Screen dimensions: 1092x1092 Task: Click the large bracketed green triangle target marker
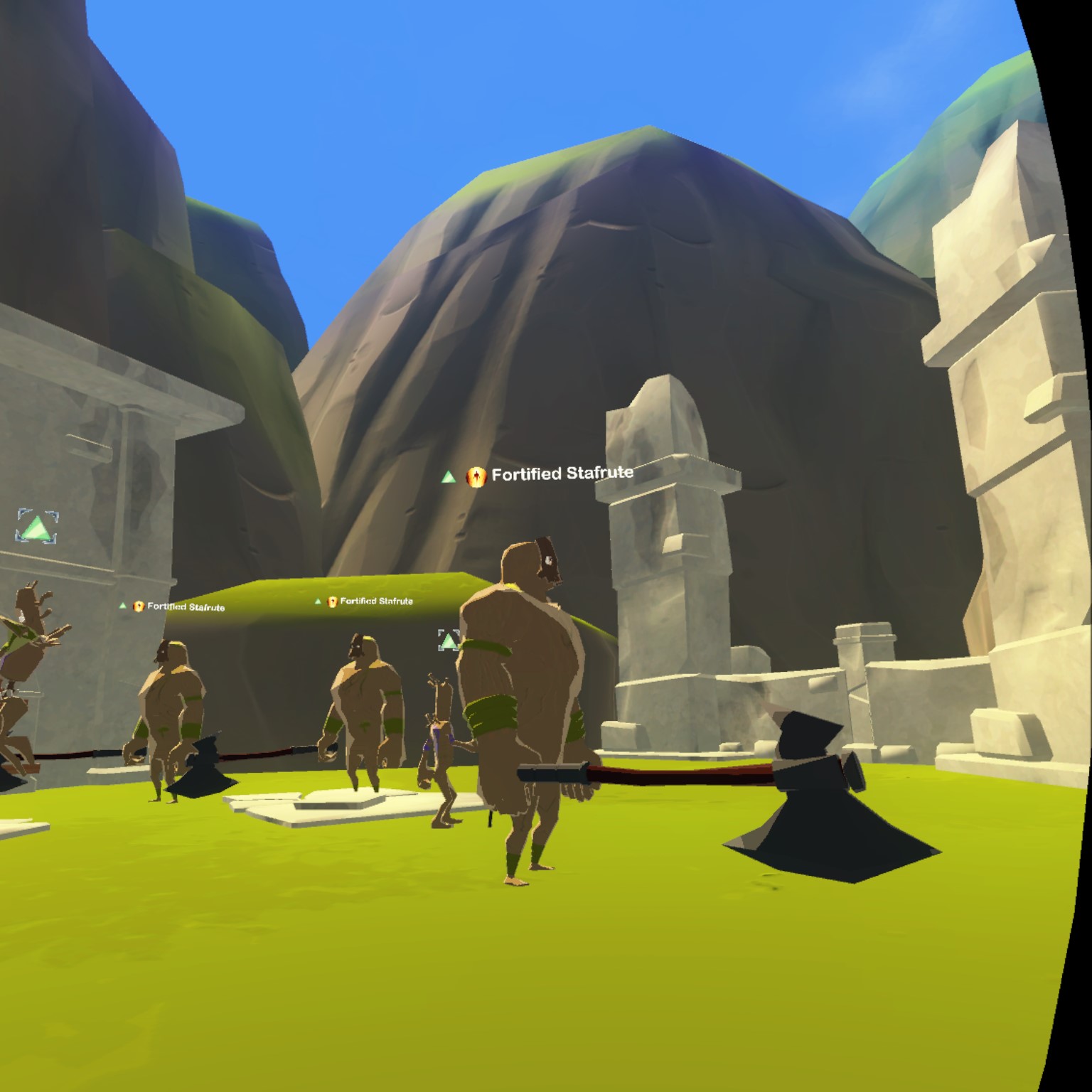pos(37,528)
